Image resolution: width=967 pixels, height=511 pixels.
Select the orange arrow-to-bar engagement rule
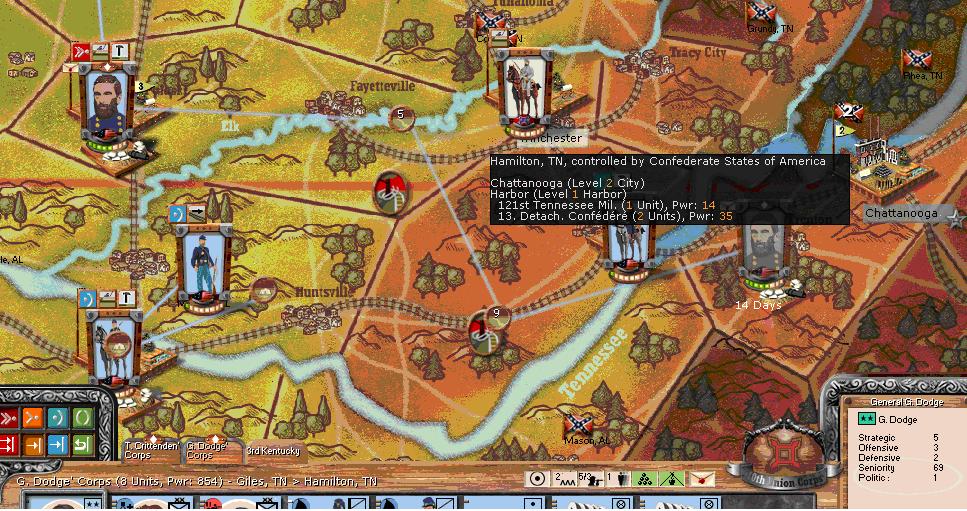click(x=34, y=443)
